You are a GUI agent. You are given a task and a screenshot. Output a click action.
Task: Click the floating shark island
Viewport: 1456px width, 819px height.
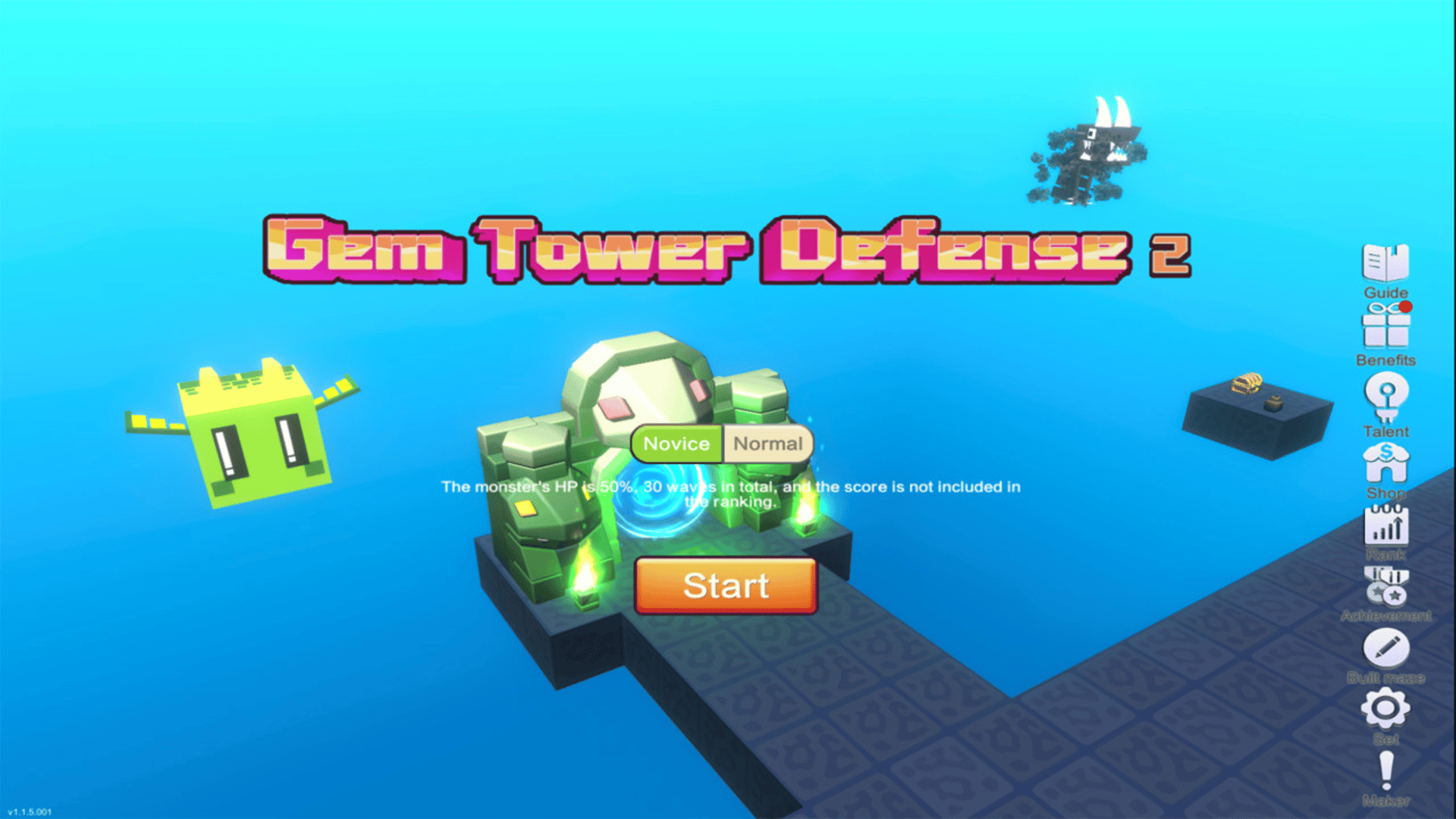(1086, 155)
